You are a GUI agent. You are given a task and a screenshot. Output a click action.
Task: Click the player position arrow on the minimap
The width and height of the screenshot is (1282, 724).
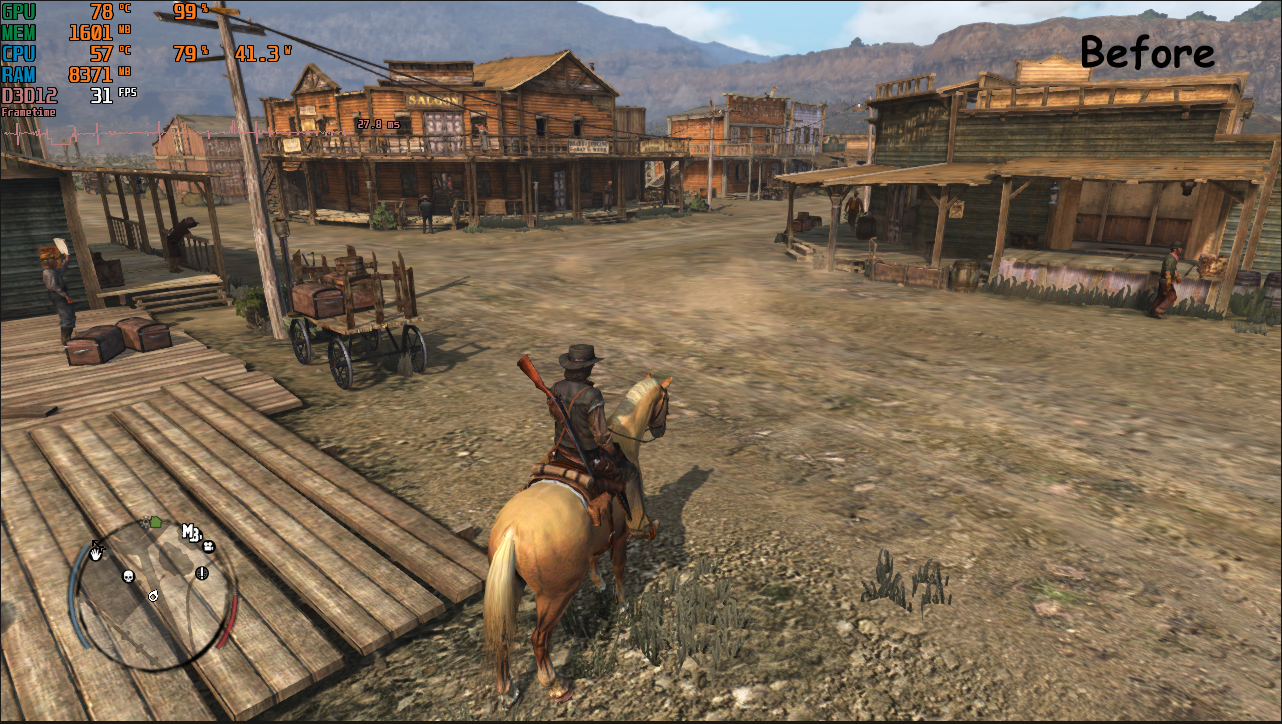[154, 596]
